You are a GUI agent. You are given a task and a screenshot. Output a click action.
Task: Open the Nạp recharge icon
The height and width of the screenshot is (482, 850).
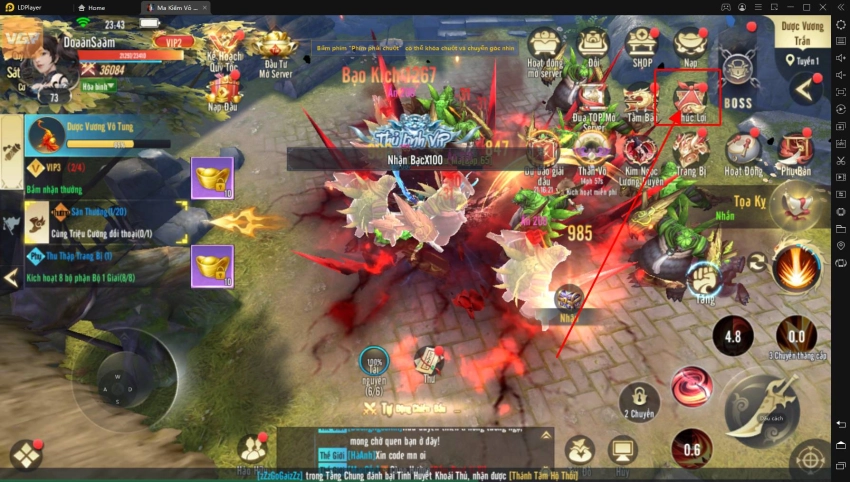point(687,46)
